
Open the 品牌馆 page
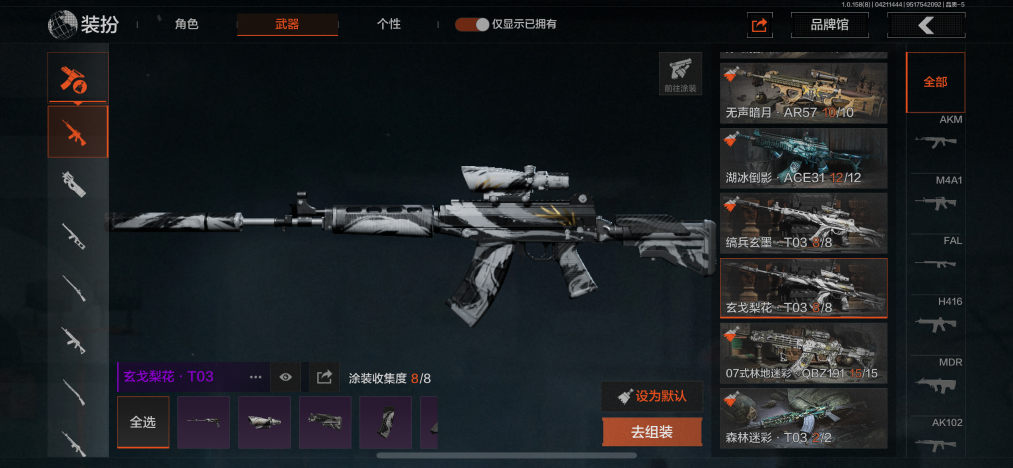click(x=828, y=25)
